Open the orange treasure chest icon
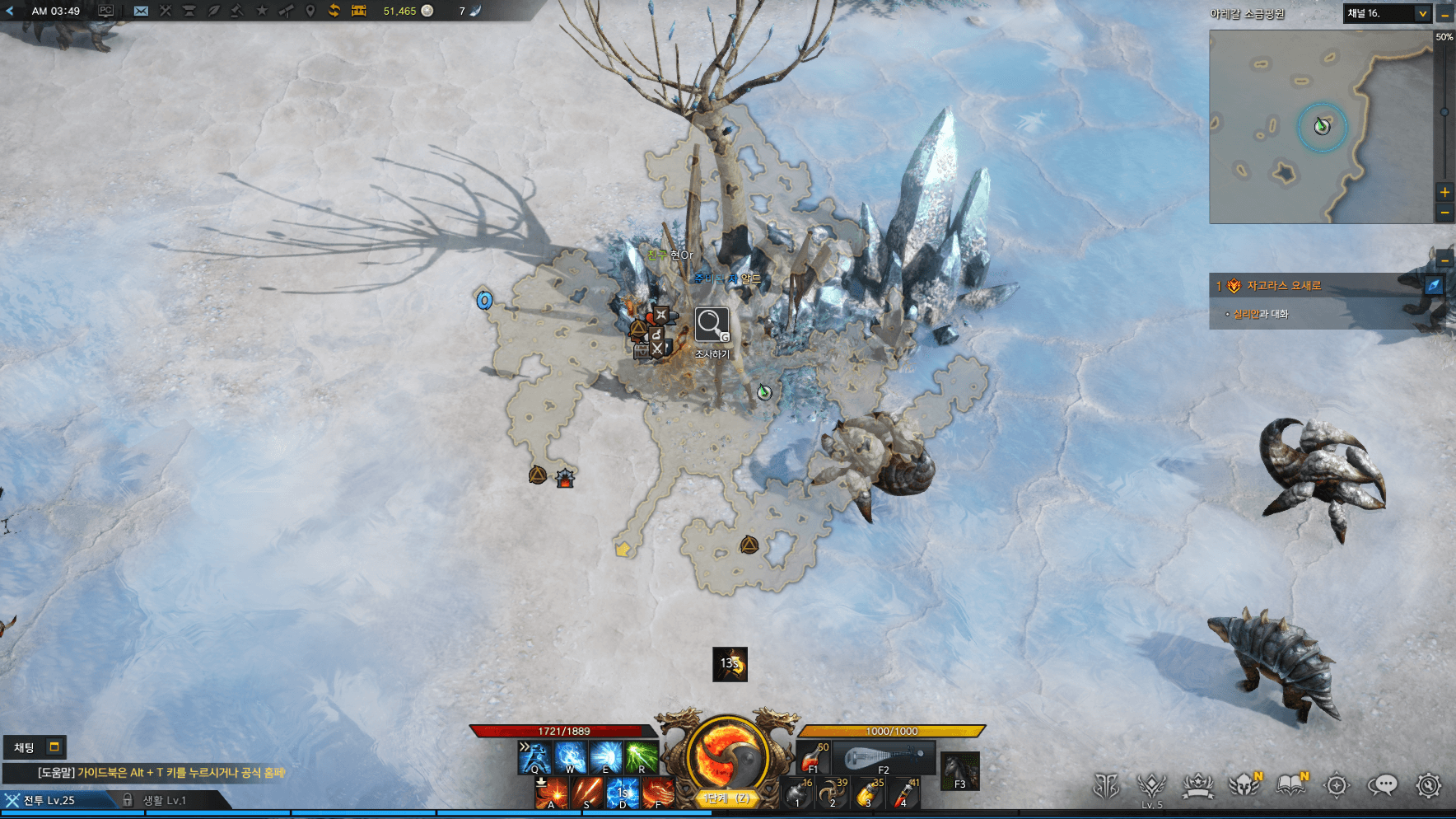This screenshot has height=819, width=1456. 358,11
